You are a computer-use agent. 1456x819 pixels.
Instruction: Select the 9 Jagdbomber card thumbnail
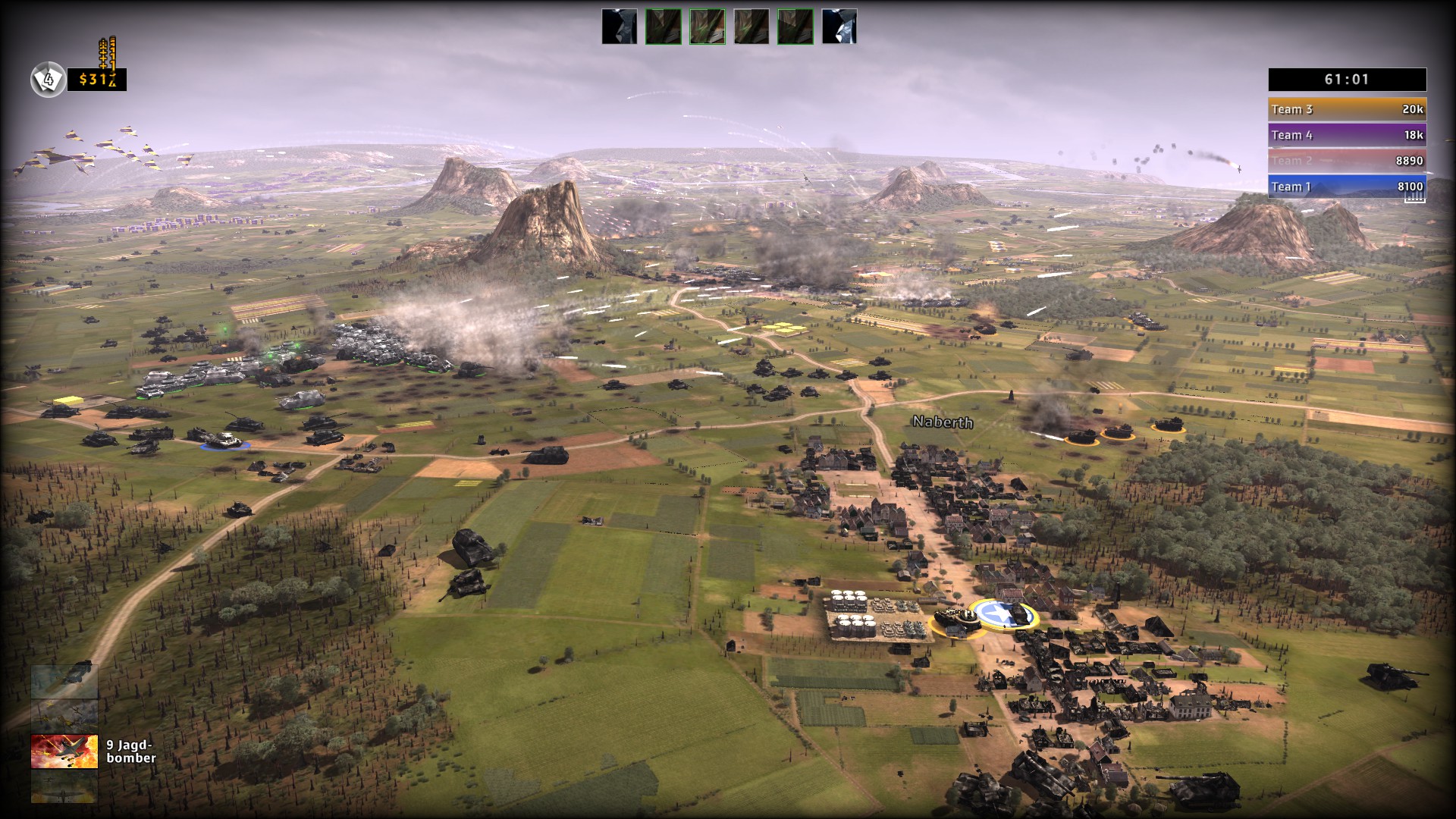pos(64,751)
